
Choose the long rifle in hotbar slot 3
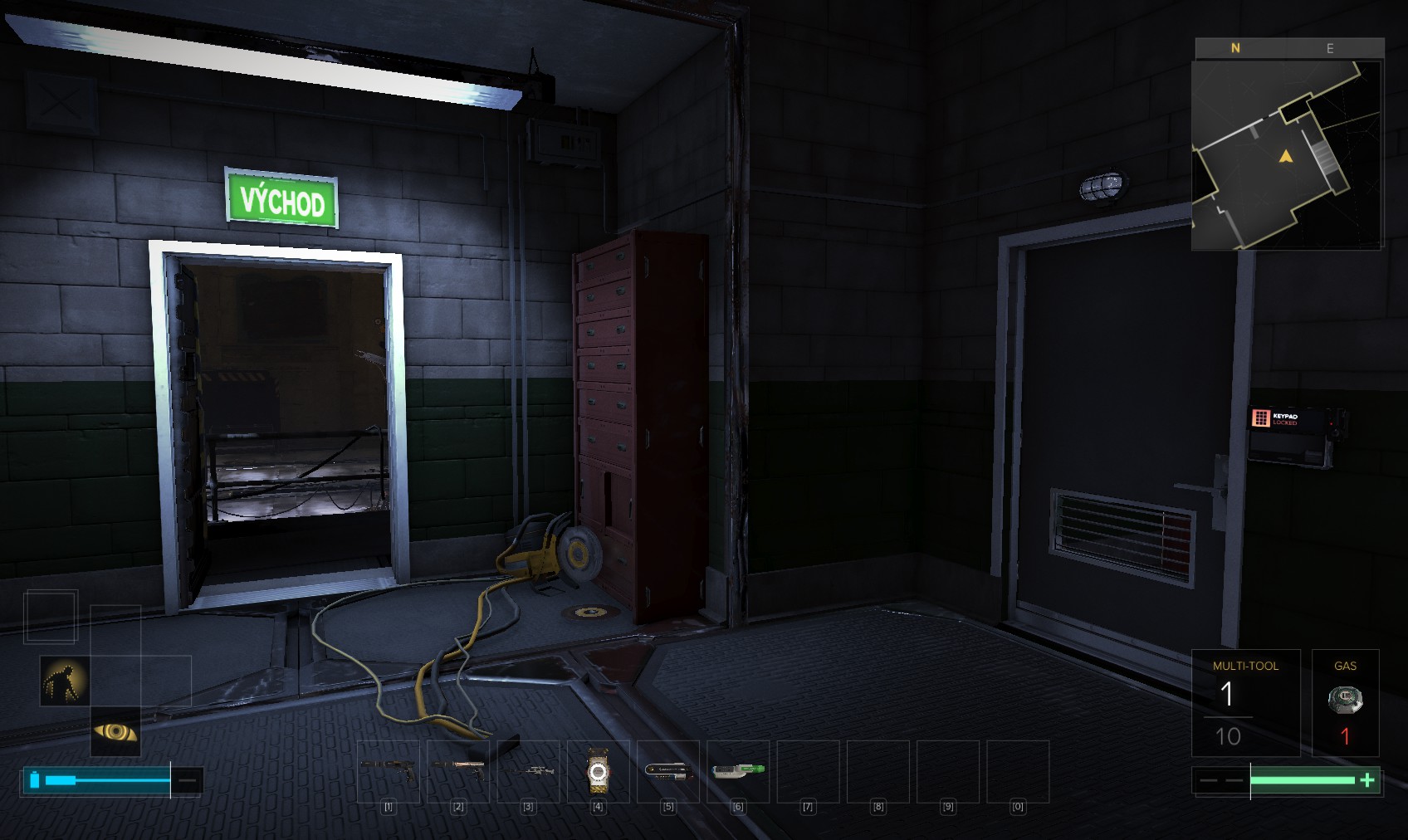click(x=528, y=771)
